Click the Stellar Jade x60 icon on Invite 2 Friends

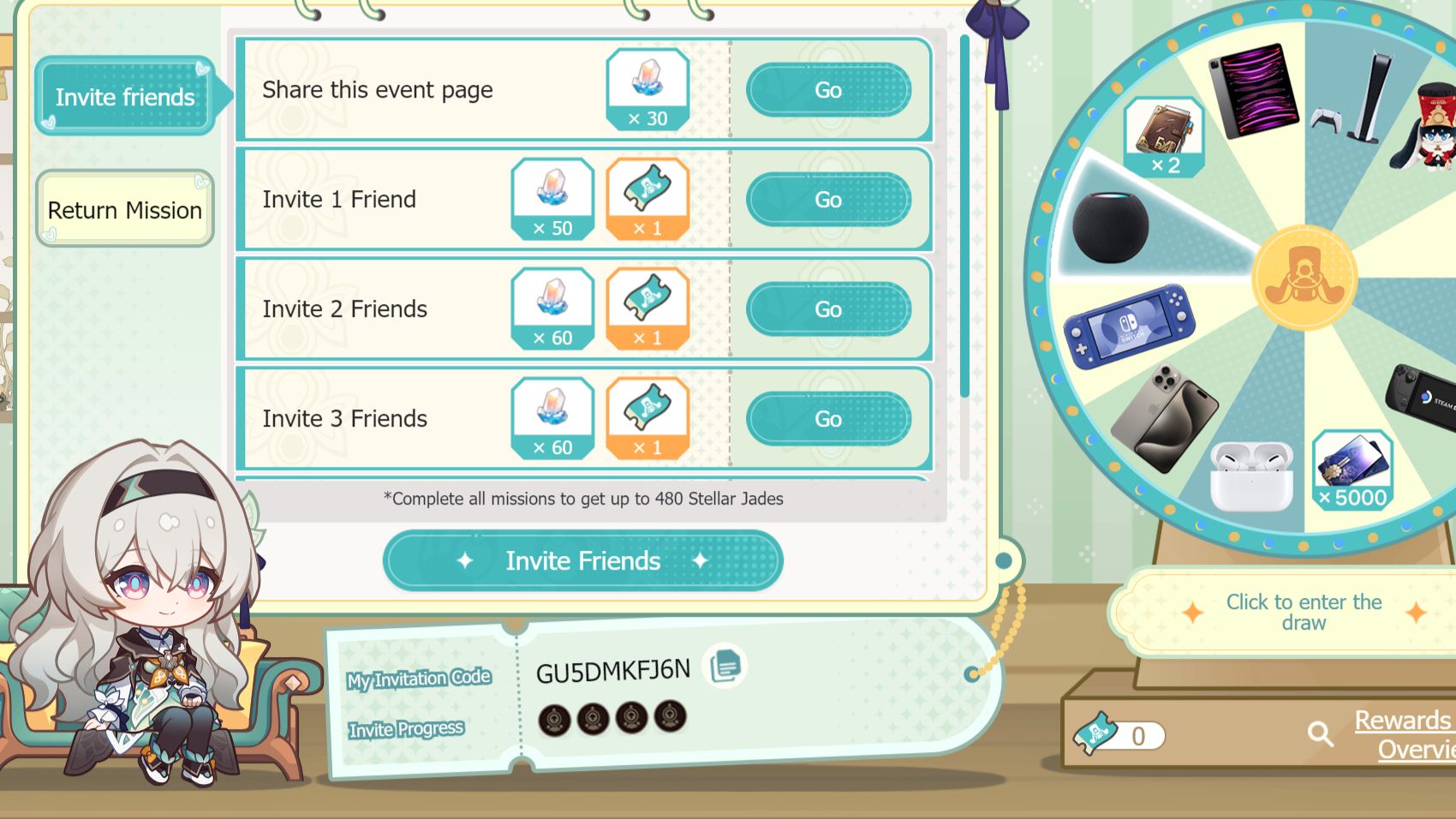pos(553,309)
